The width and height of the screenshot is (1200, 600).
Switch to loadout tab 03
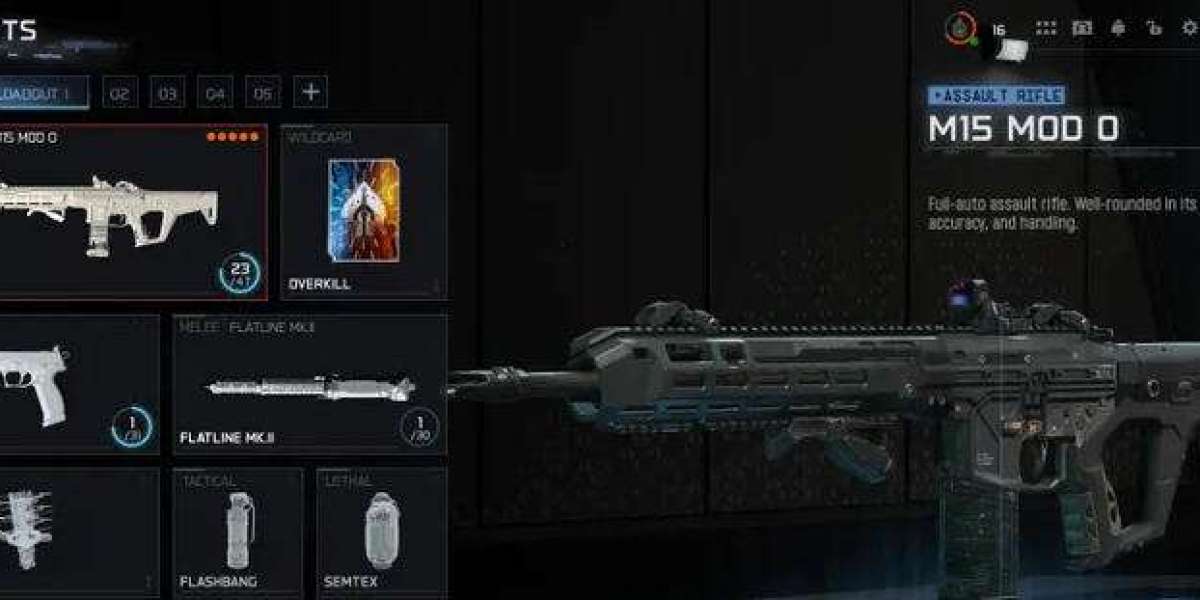(x=167, y=93)
